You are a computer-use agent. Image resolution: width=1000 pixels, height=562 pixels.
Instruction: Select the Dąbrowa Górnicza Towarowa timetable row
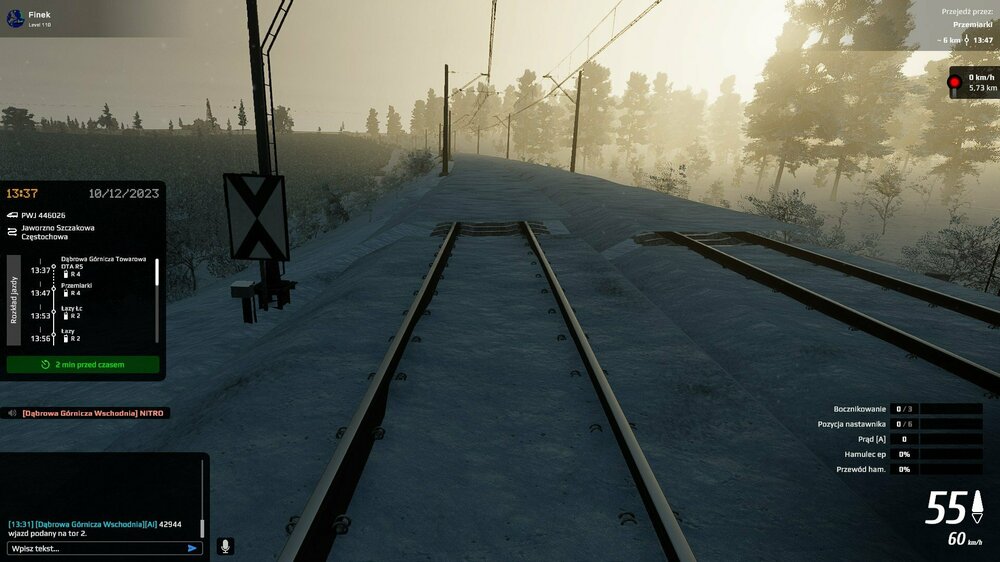(x=100, y=265)
